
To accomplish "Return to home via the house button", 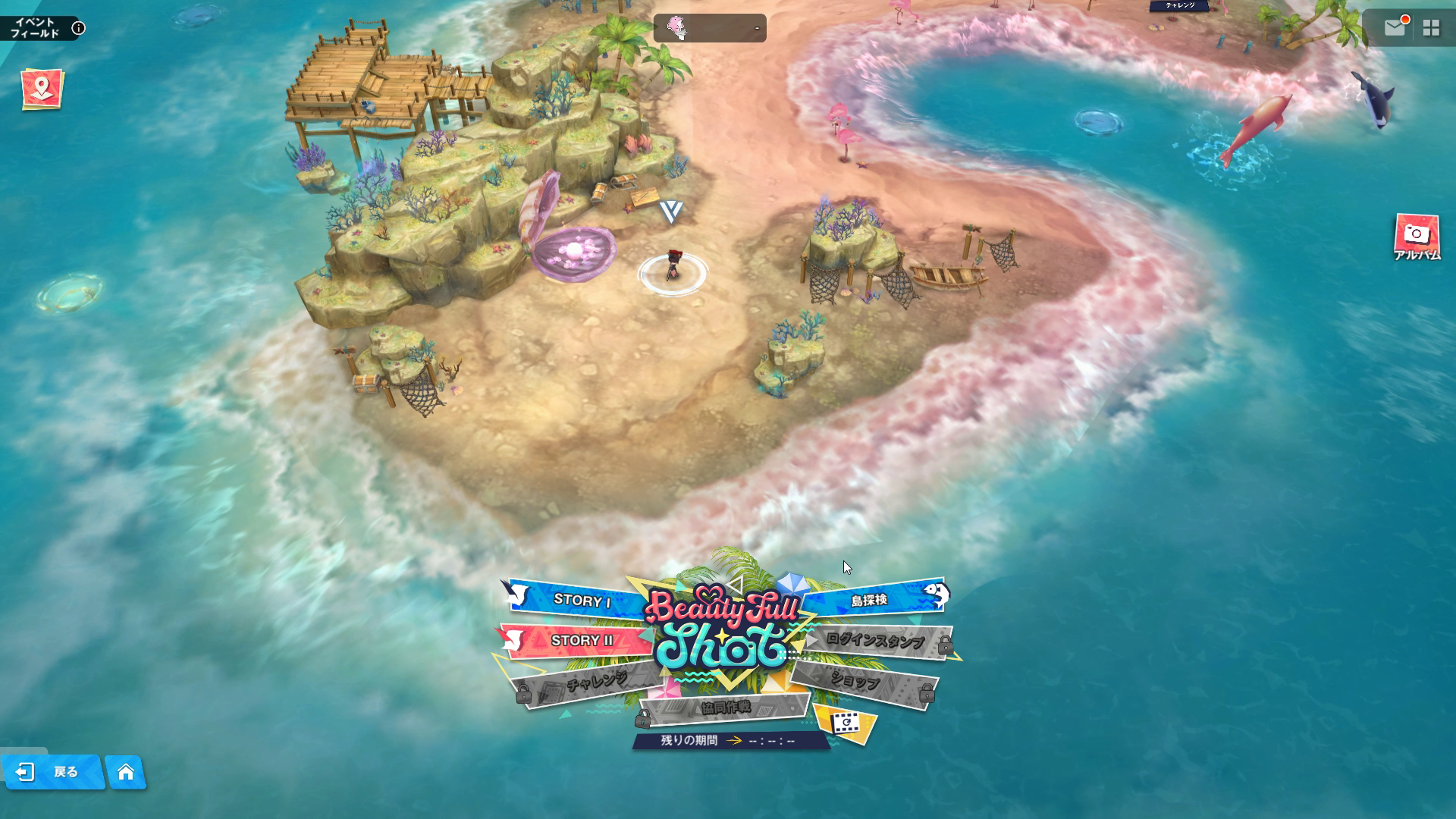I will 126,772.
